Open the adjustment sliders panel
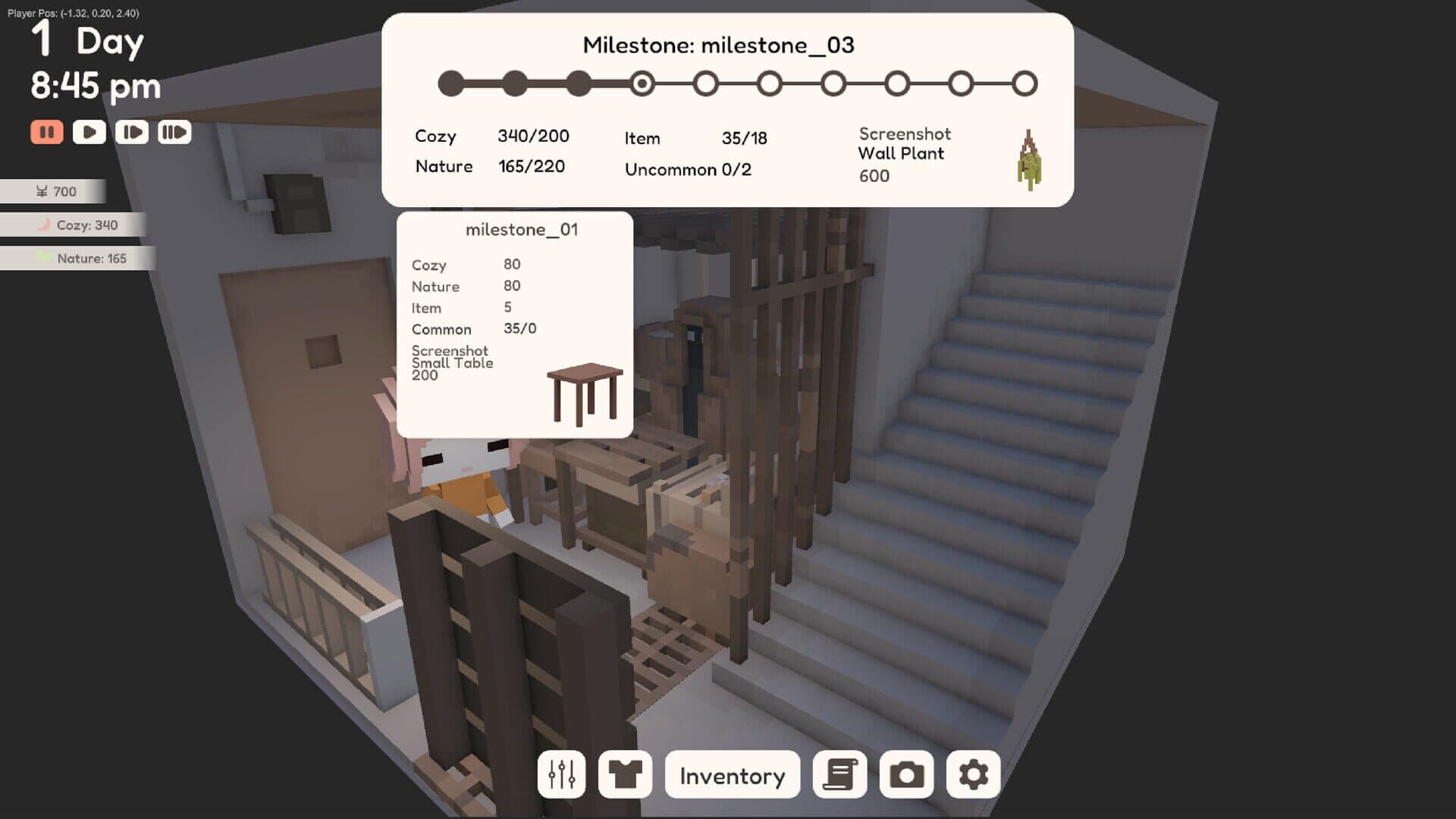The image size is (1456, 819). coord(561,775)
